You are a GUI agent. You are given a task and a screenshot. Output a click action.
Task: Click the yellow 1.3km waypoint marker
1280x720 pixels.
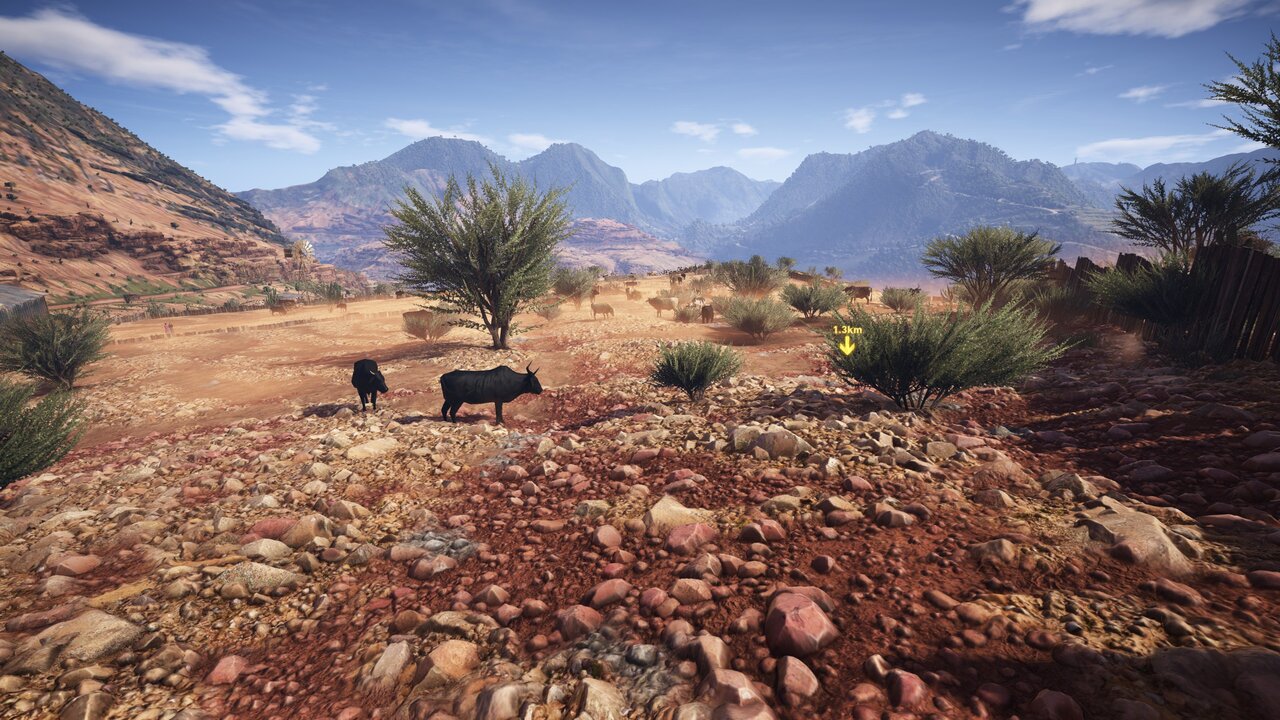point(847,341)
